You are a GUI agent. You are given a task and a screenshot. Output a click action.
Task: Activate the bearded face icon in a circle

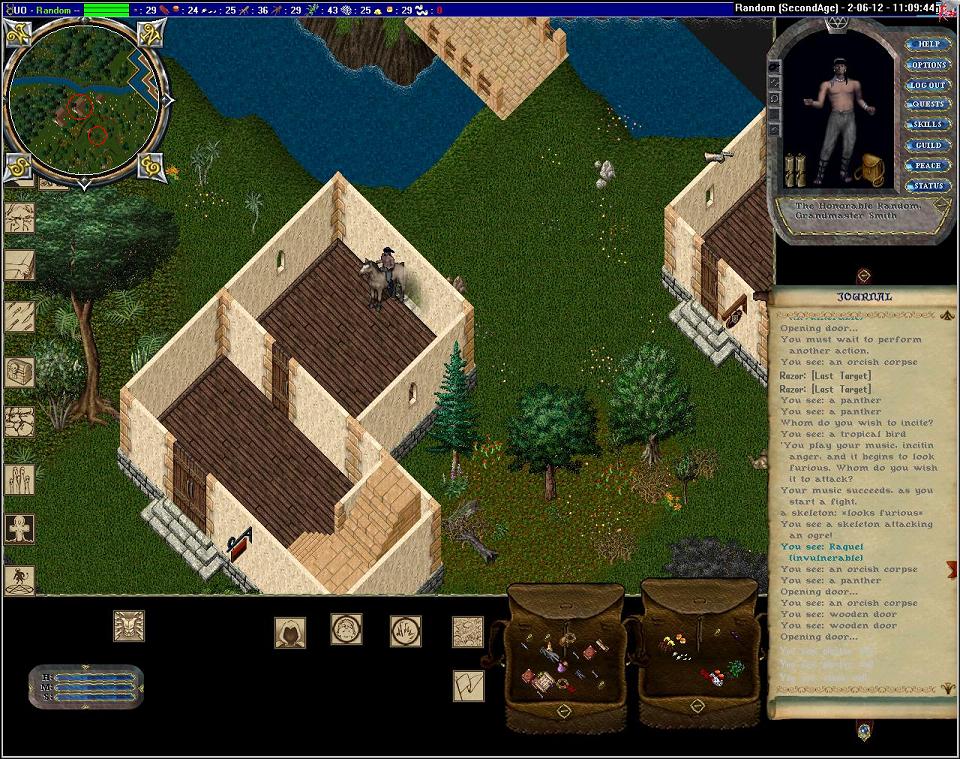(x=346, y=629)
